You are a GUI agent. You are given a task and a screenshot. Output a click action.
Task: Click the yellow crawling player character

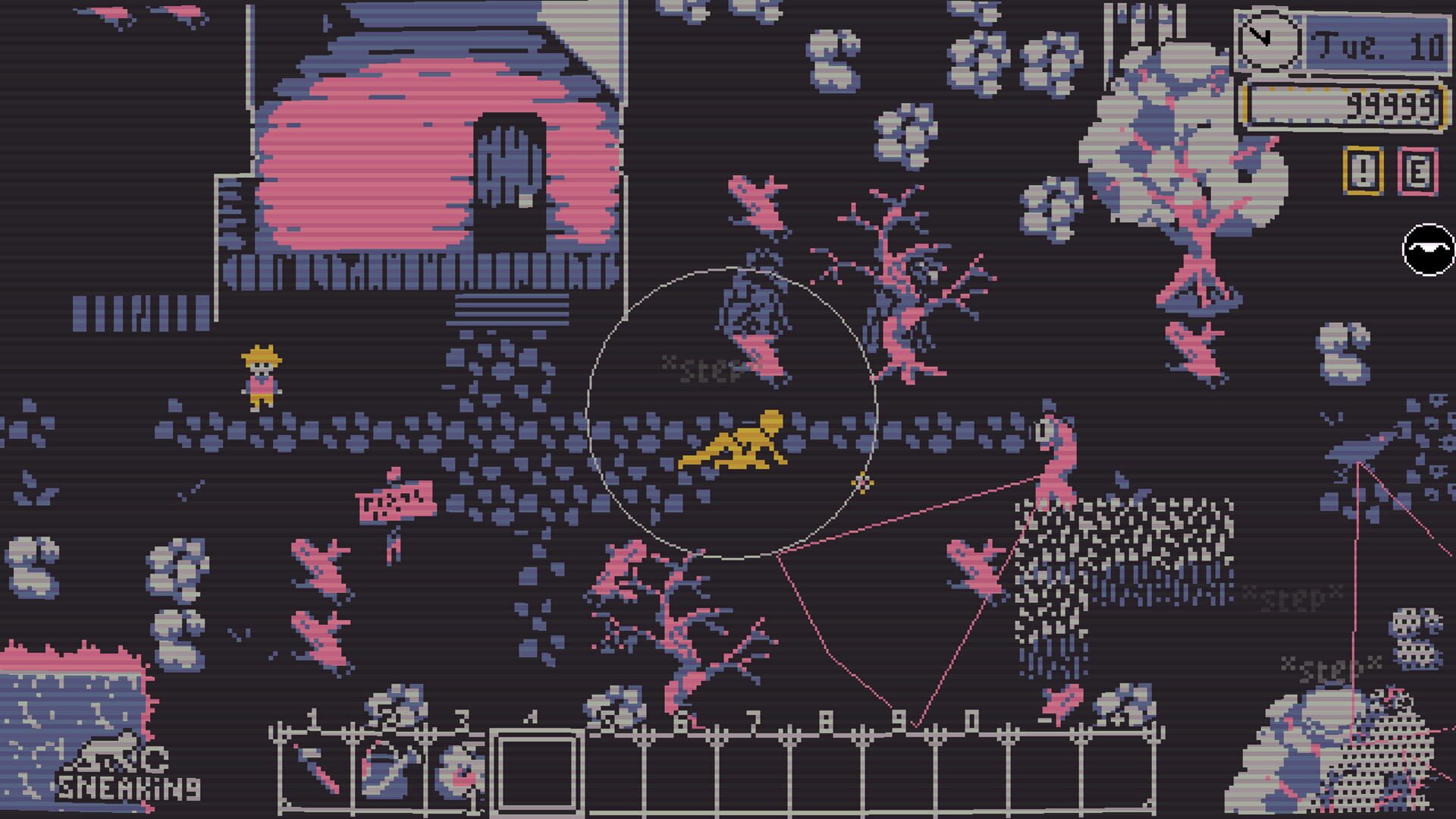[x=732, y=444]
